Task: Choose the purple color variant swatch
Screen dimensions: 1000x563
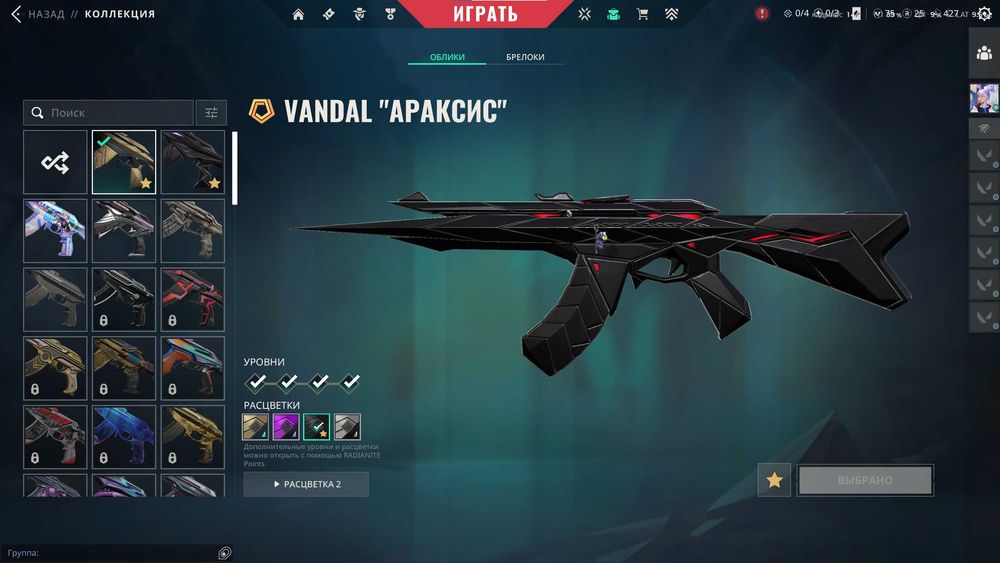Action: 286,427
